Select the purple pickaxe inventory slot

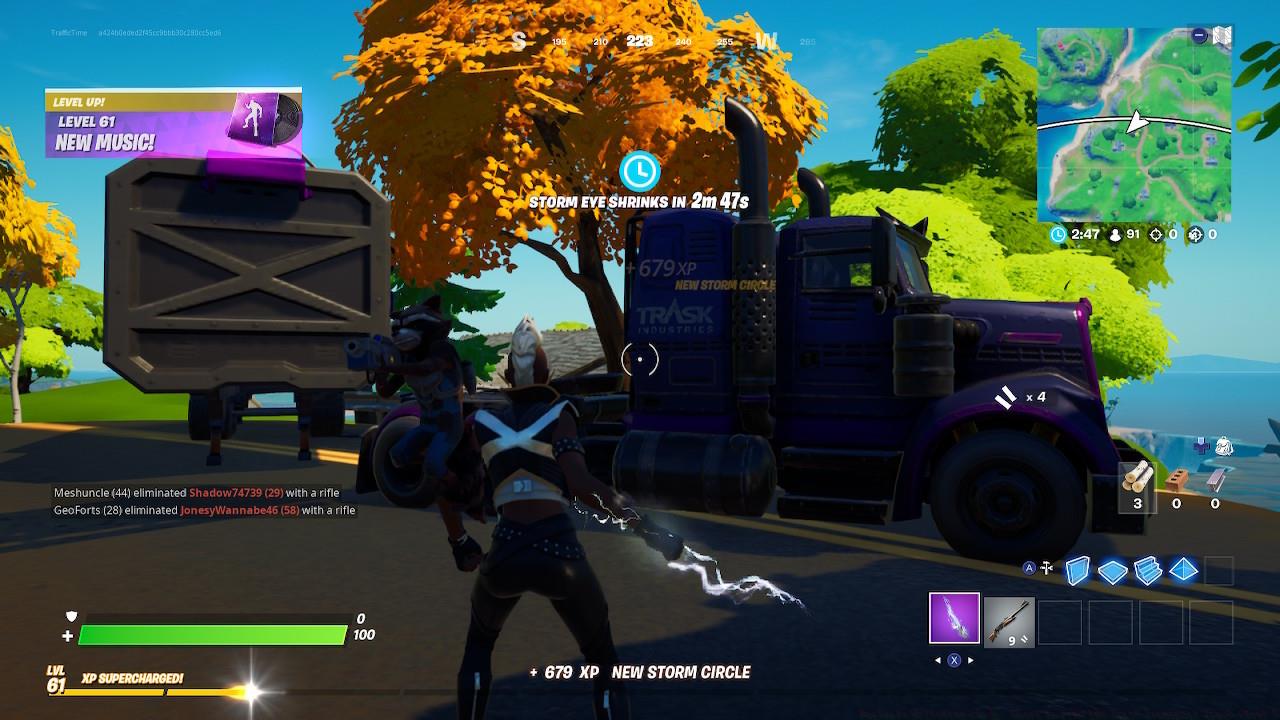point(952,621)
